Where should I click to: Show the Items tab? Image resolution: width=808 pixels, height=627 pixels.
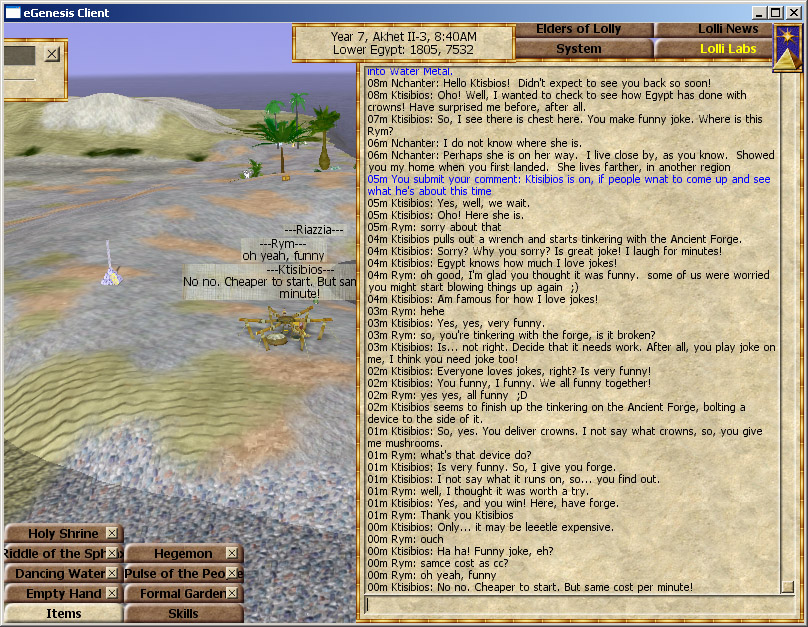point(64,613)
